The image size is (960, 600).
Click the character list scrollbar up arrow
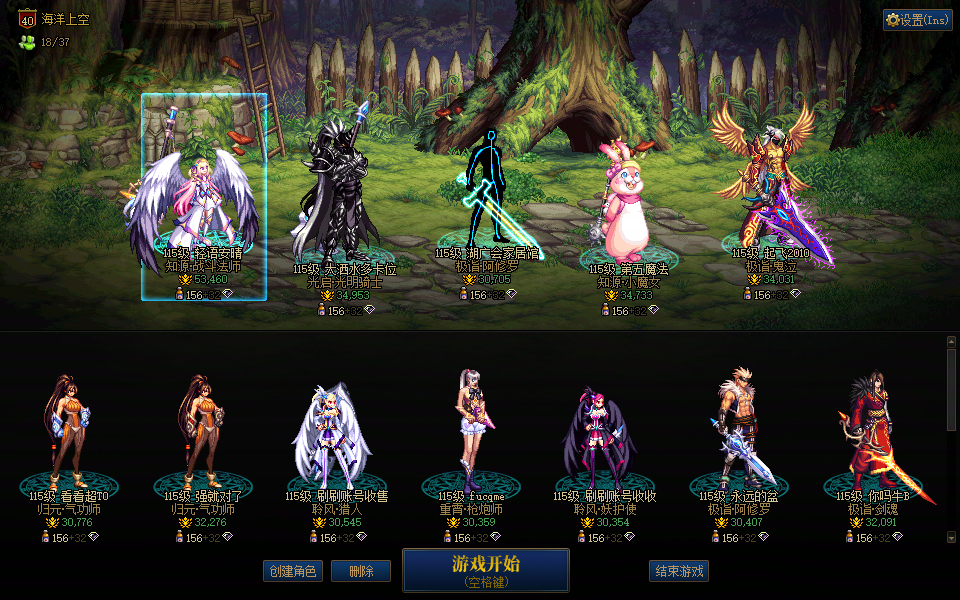pos(951,341)
